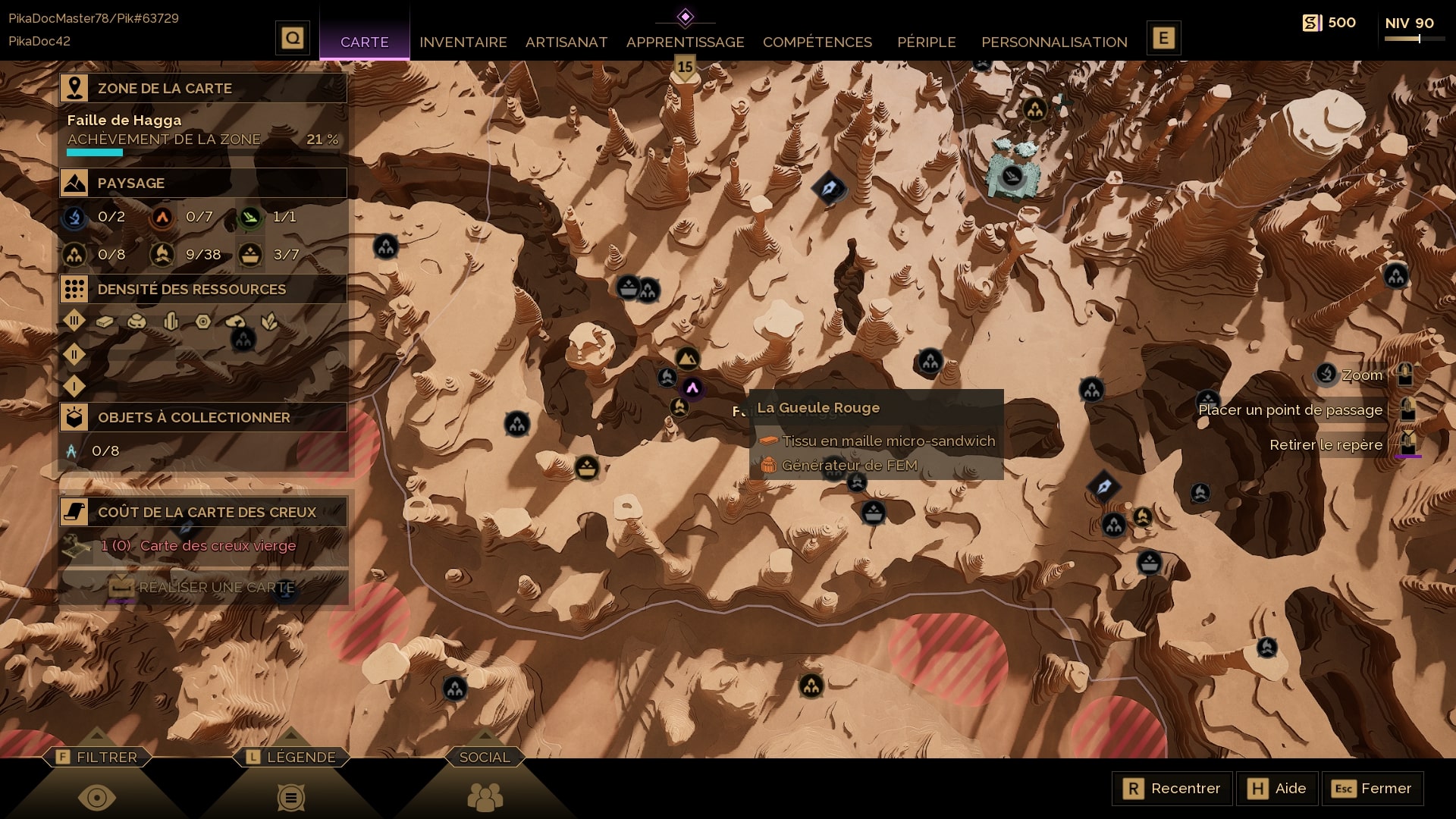Select the Carte tab
Screen dimensions: 1456x819
pos(364,42)
